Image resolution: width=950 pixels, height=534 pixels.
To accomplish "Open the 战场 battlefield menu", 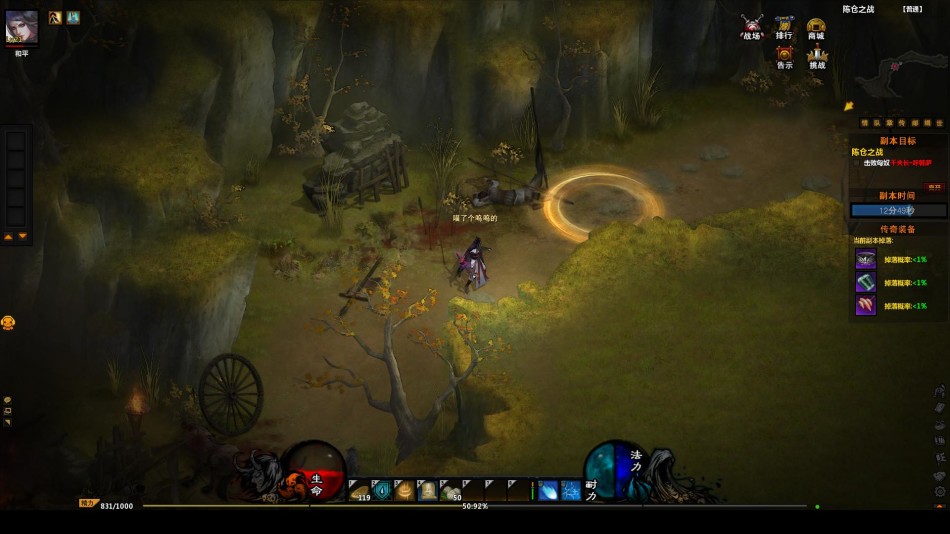I will [752, 26].
